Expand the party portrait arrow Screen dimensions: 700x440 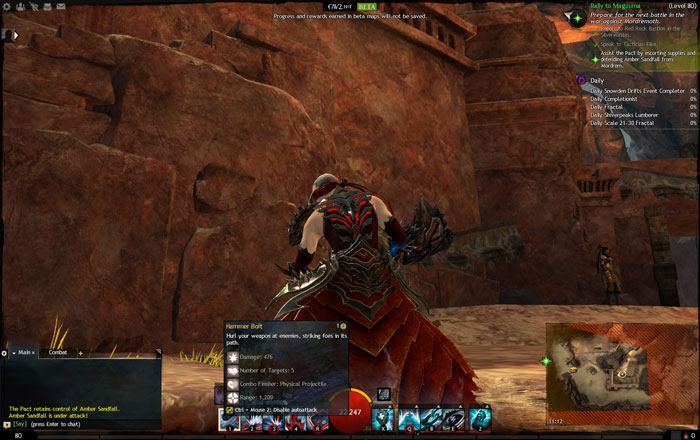click(x=15, y=35)
